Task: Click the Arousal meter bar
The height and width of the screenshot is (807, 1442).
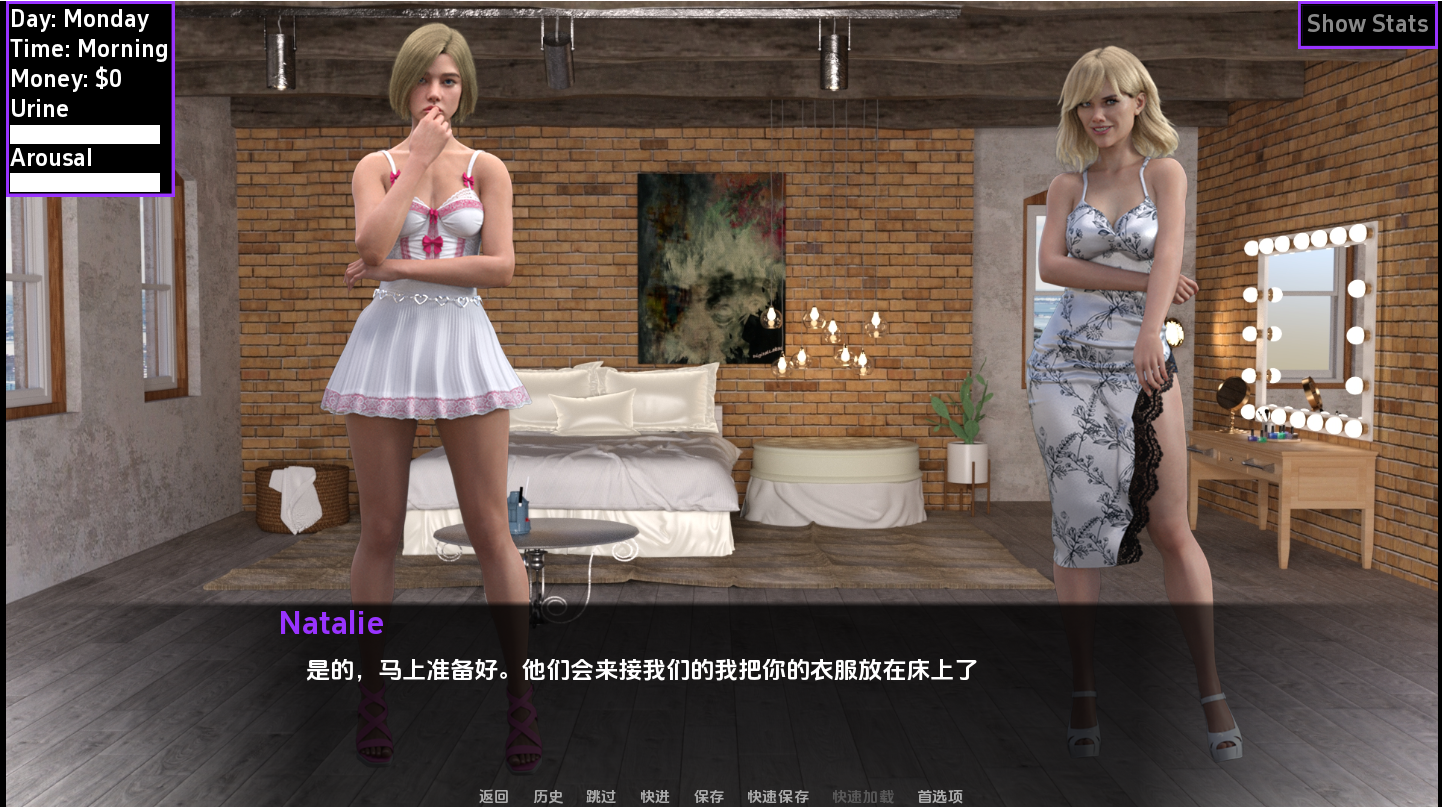Action: tap(84, 182)
